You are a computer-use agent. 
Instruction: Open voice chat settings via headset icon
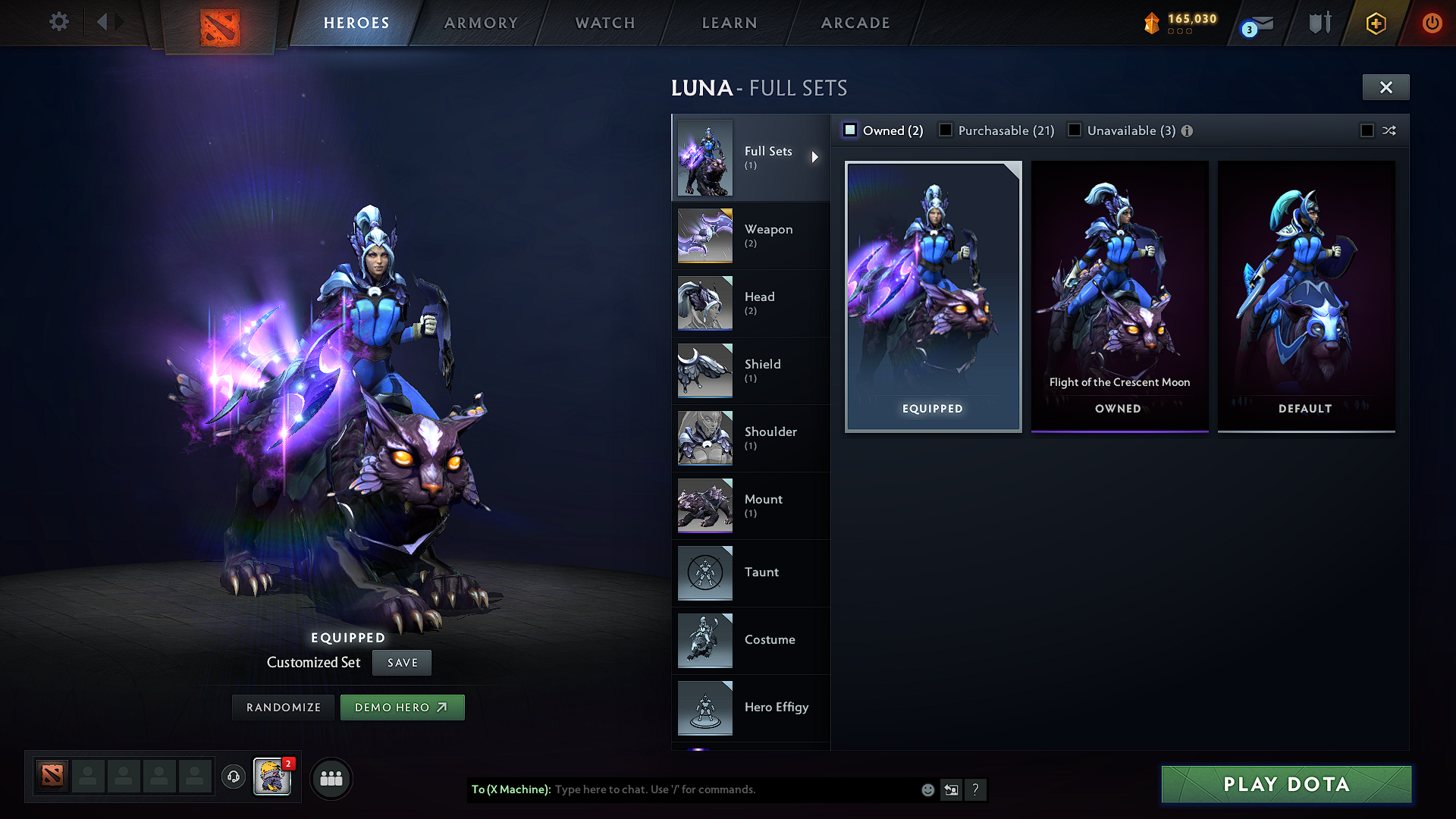pyautogui.click(x=234, y=778)
